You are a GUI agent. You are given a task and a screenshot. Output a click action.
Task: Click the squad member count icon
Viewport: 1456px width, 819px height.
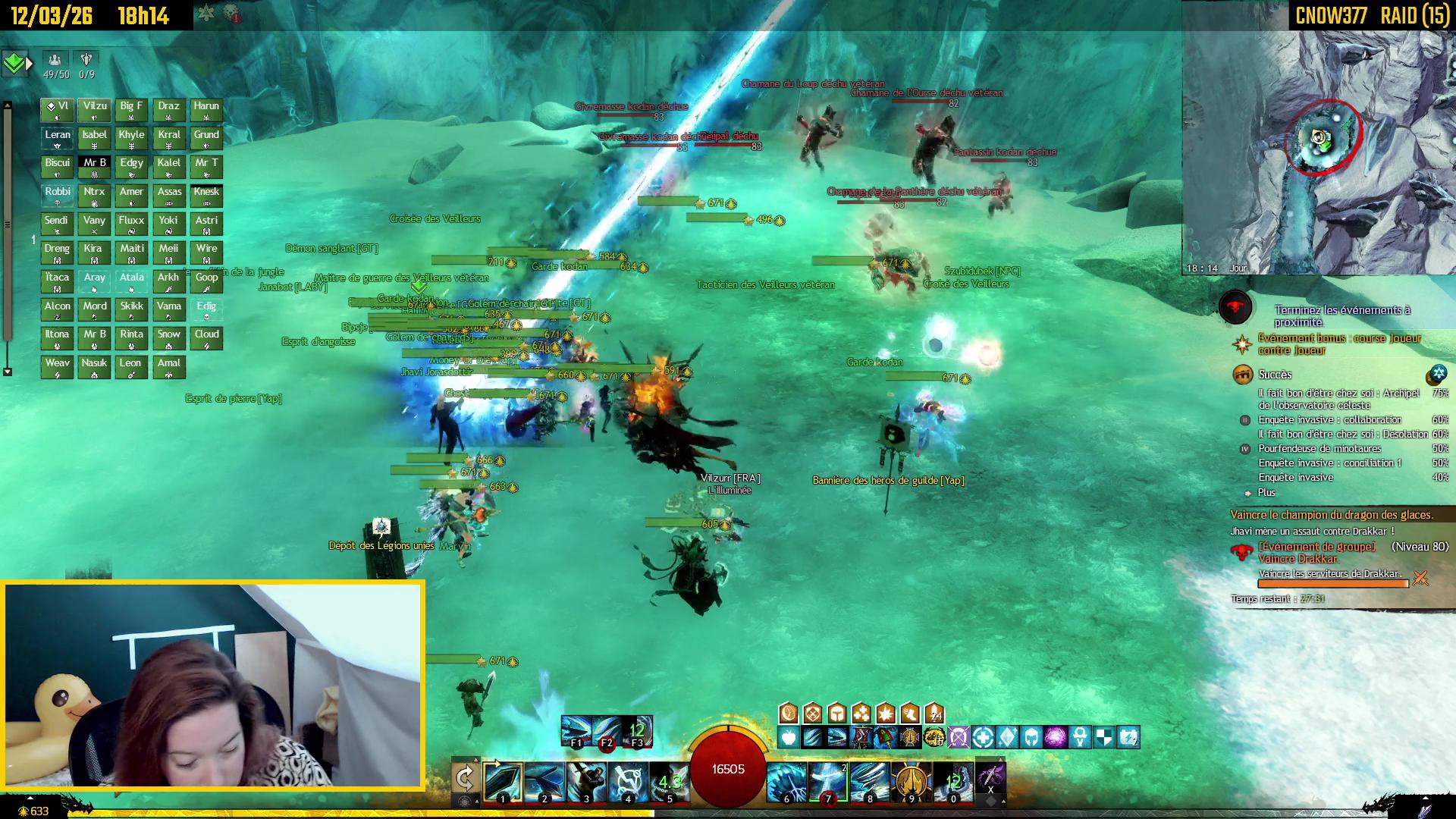pyautogui.click(x=55, y=61)
